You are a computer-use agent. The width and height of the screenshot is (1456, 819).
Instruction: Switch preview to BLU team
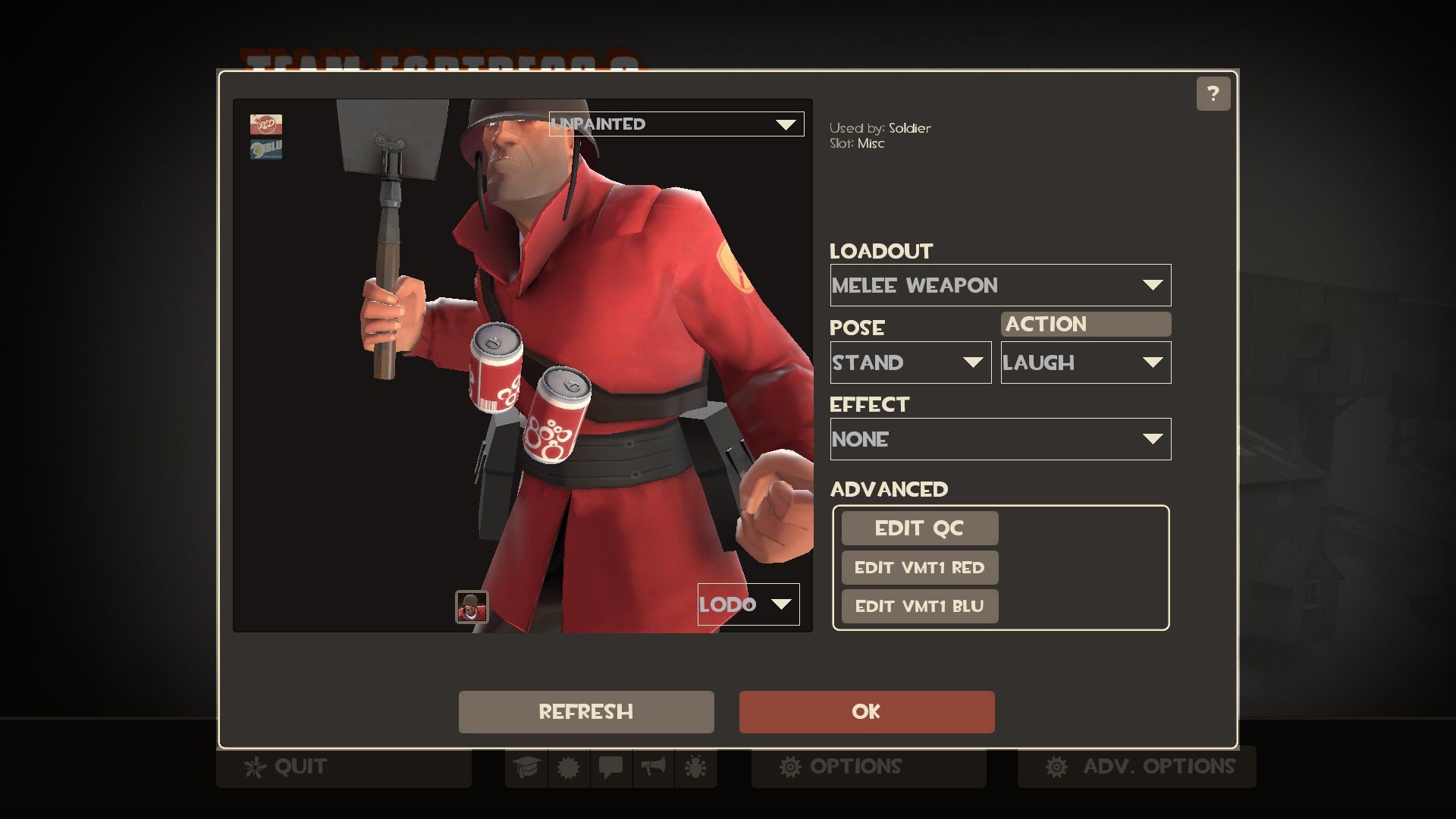point(266,149)
